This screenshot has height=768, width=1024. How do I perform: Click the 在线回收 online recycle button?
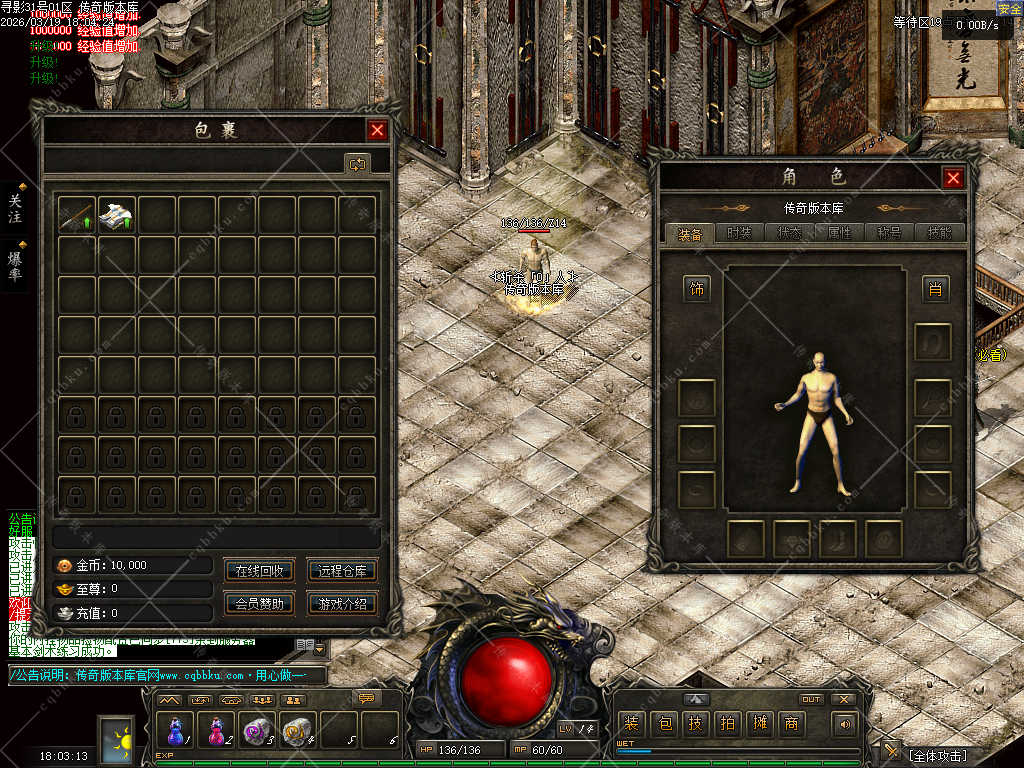(x=259, y=571)
